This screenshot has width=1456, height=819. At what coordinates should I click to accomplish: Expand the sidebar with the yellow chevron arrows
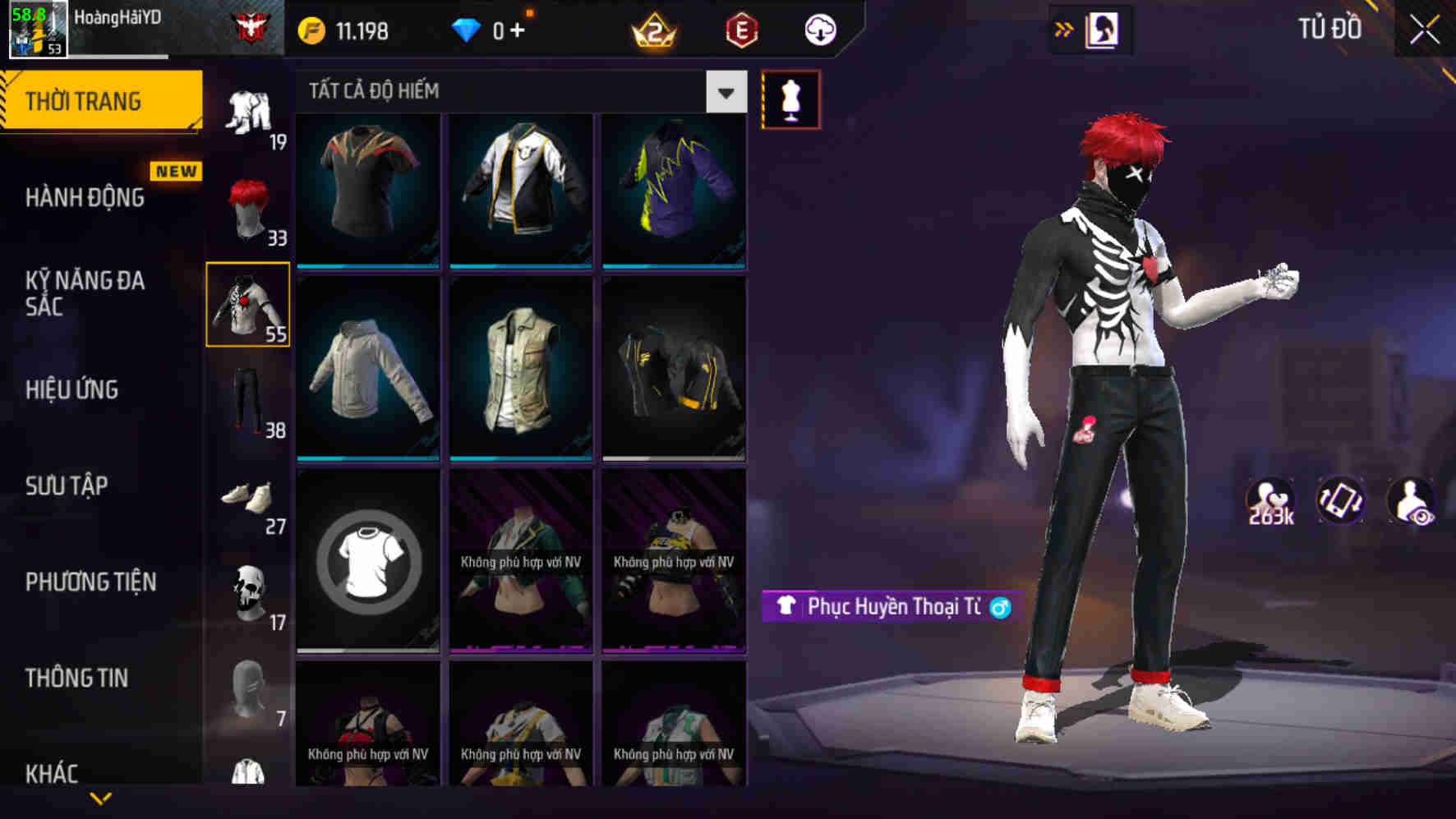(x=1063, y=28)
